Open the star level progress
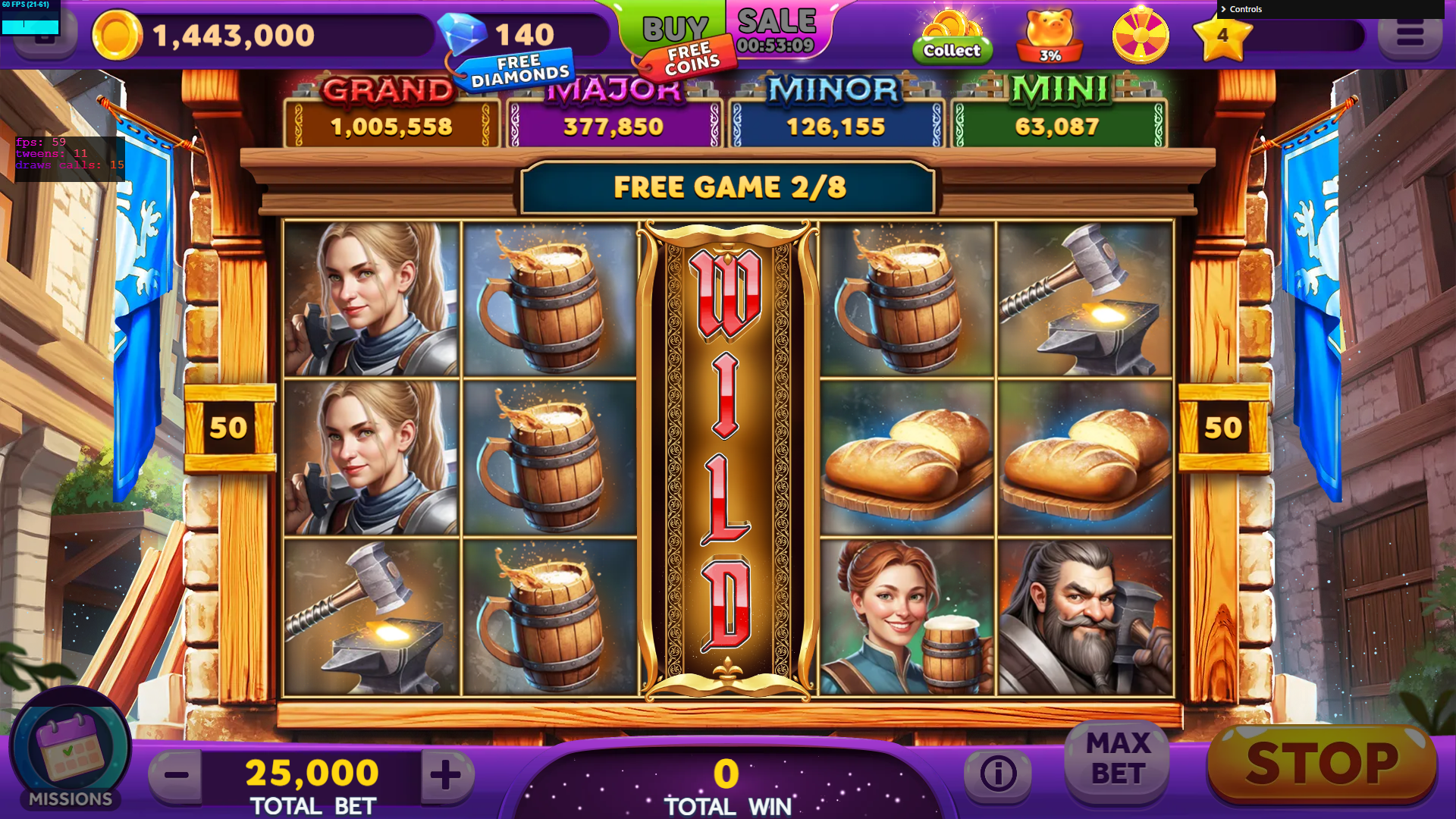 [x=1222, y=36]
